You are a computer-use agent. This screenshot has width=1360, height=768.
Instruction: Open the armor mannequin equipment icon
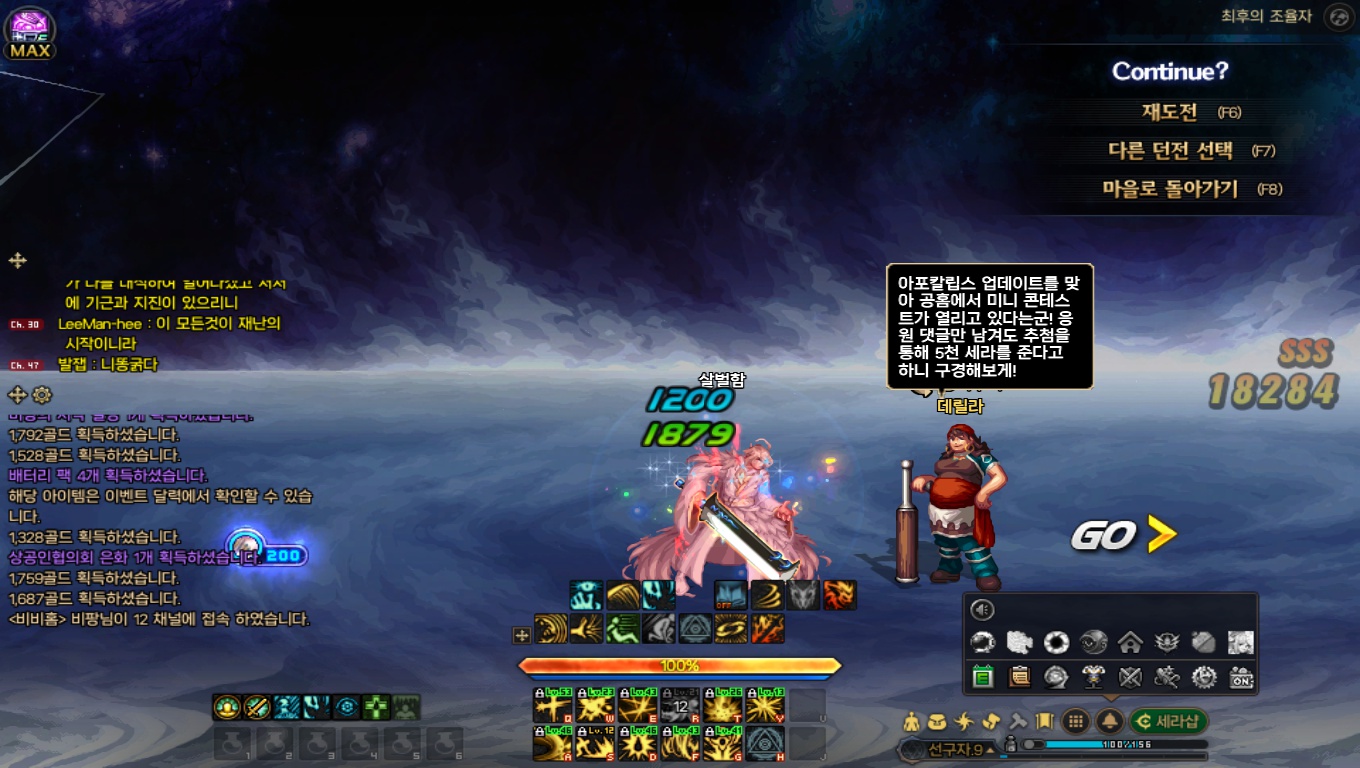coord(1093,677)
